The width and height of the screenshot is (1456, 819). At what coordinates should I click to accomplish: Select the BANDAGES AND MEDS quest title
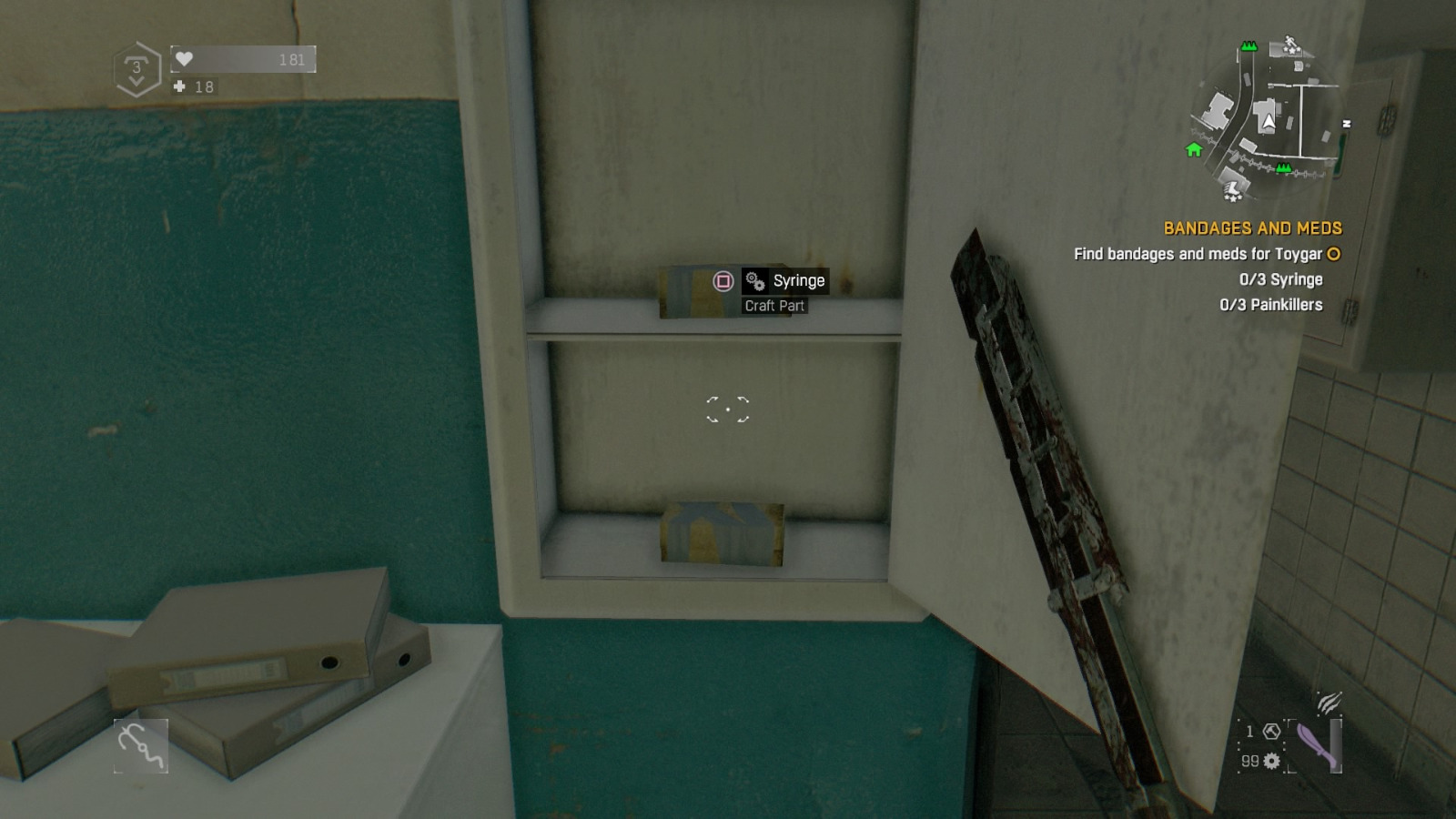coord(1252,227)
